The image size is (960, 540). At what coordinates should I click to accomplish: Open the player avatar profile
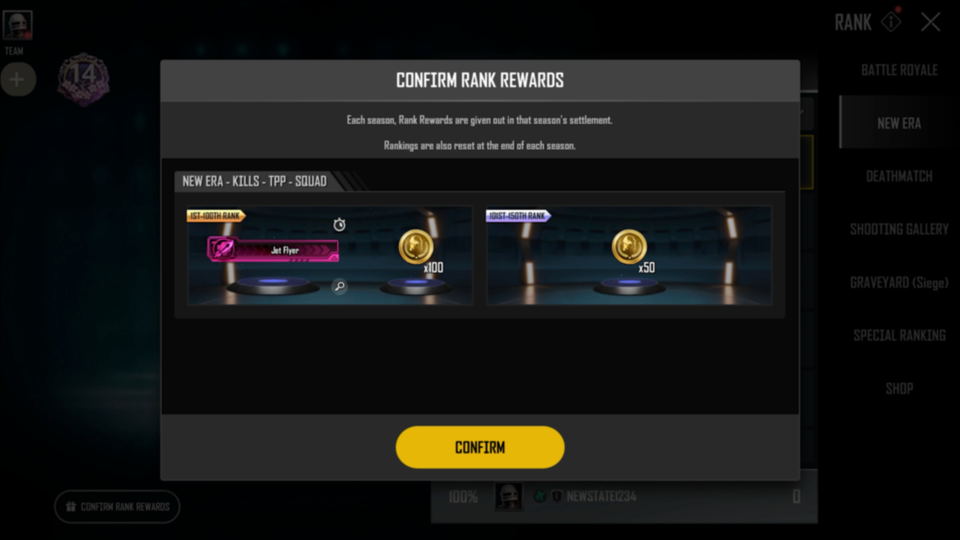tap(17, 25)
